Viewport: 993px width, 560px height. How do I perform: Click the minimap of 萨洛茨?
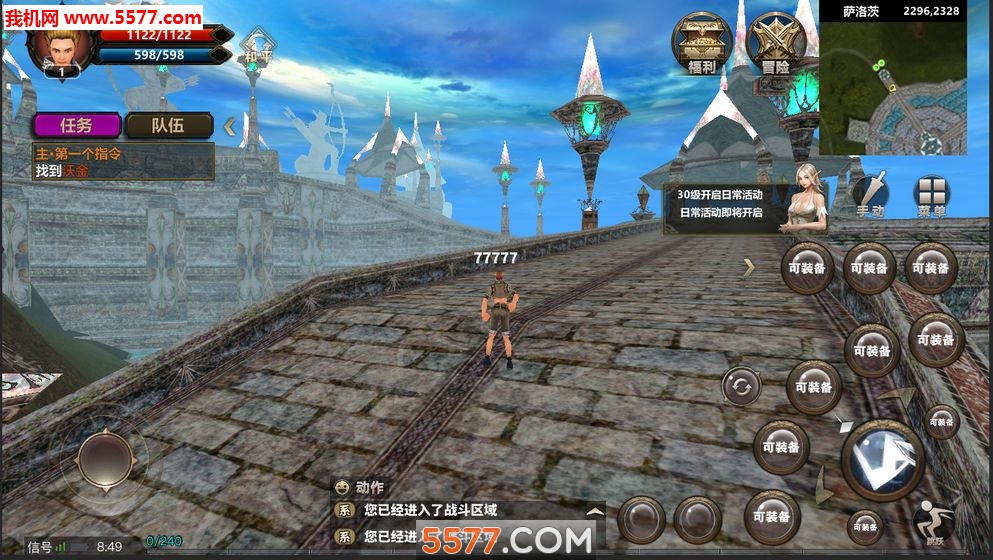[892, 87]
